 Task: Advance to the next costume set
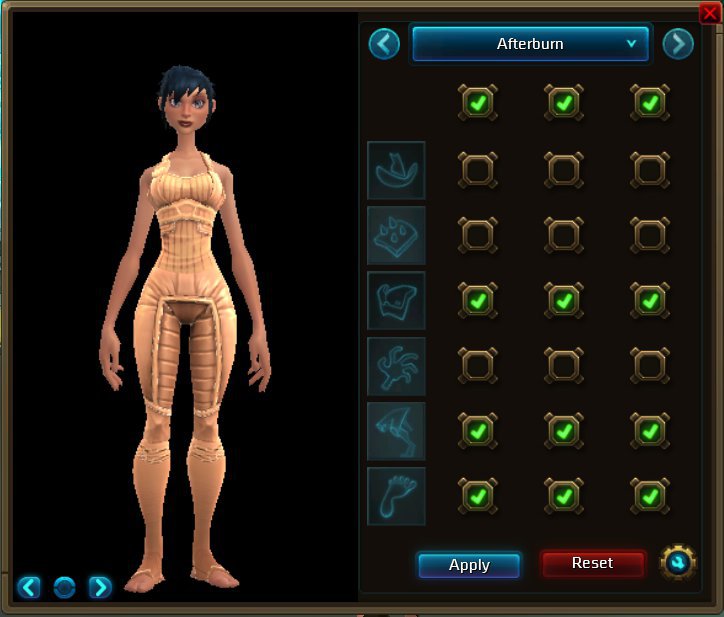pos(677,44)
